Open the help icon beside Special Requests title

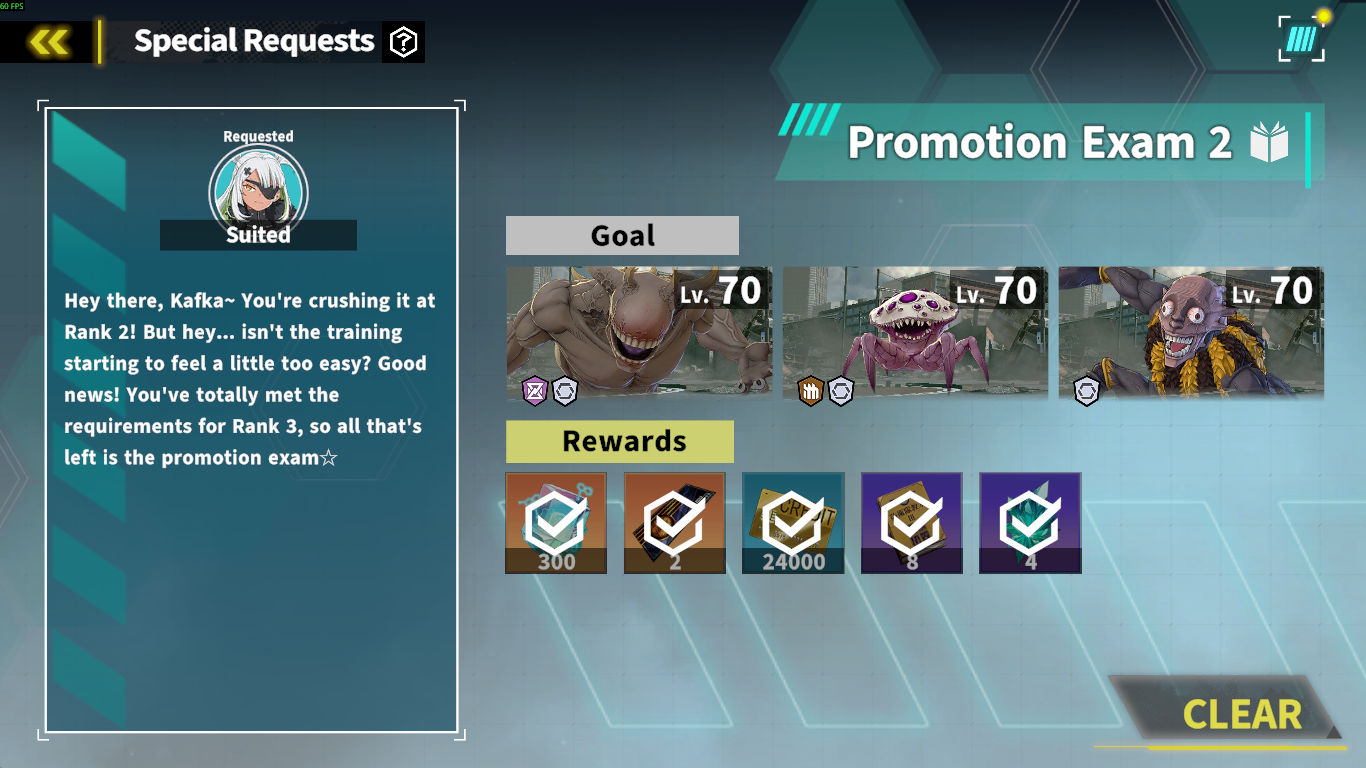pyautogui.click(x=404, y=41)
